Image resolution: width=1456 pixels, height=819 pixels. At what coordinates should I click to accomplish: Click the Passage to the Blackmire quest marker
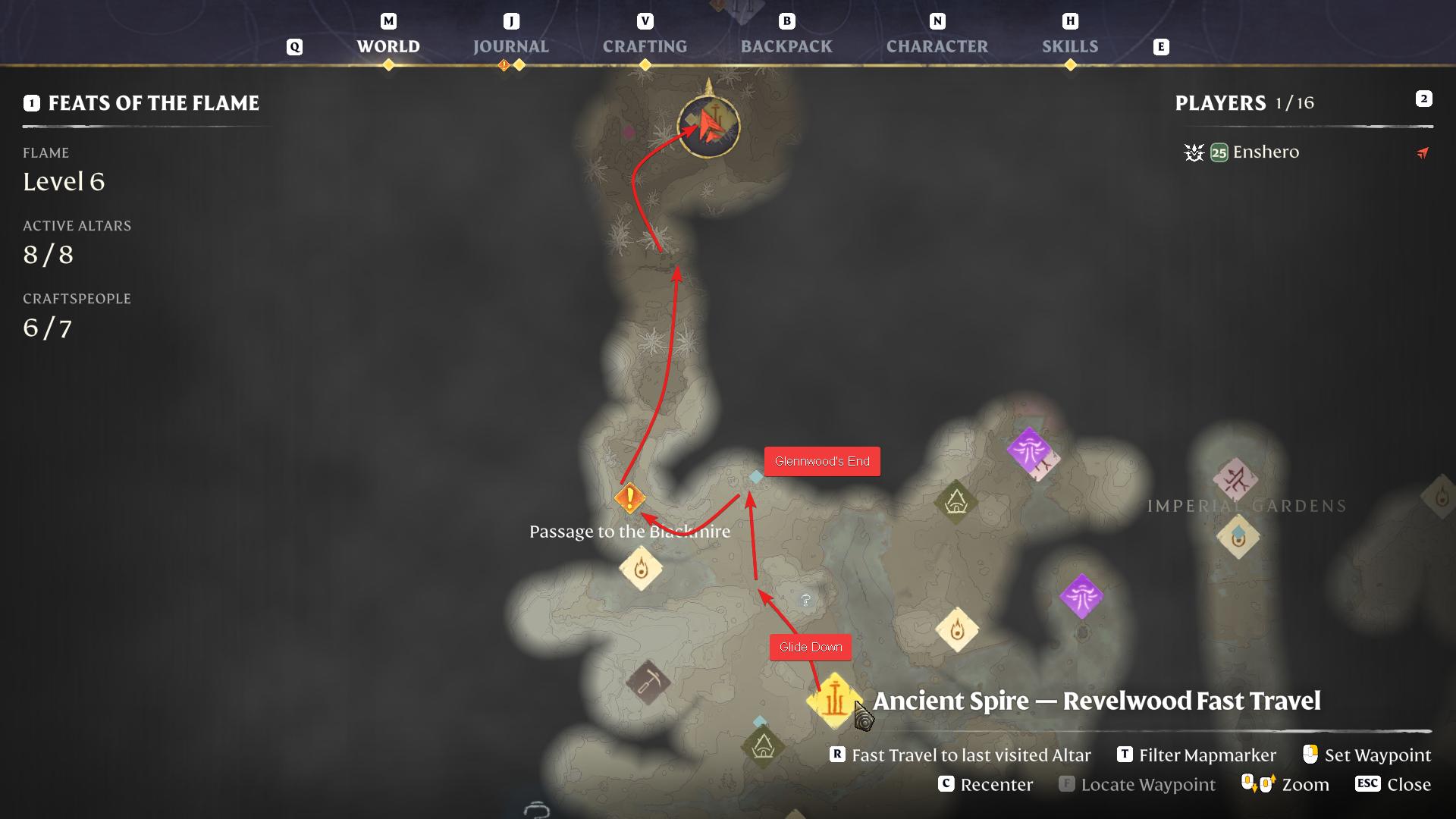(x=629, y=498)
